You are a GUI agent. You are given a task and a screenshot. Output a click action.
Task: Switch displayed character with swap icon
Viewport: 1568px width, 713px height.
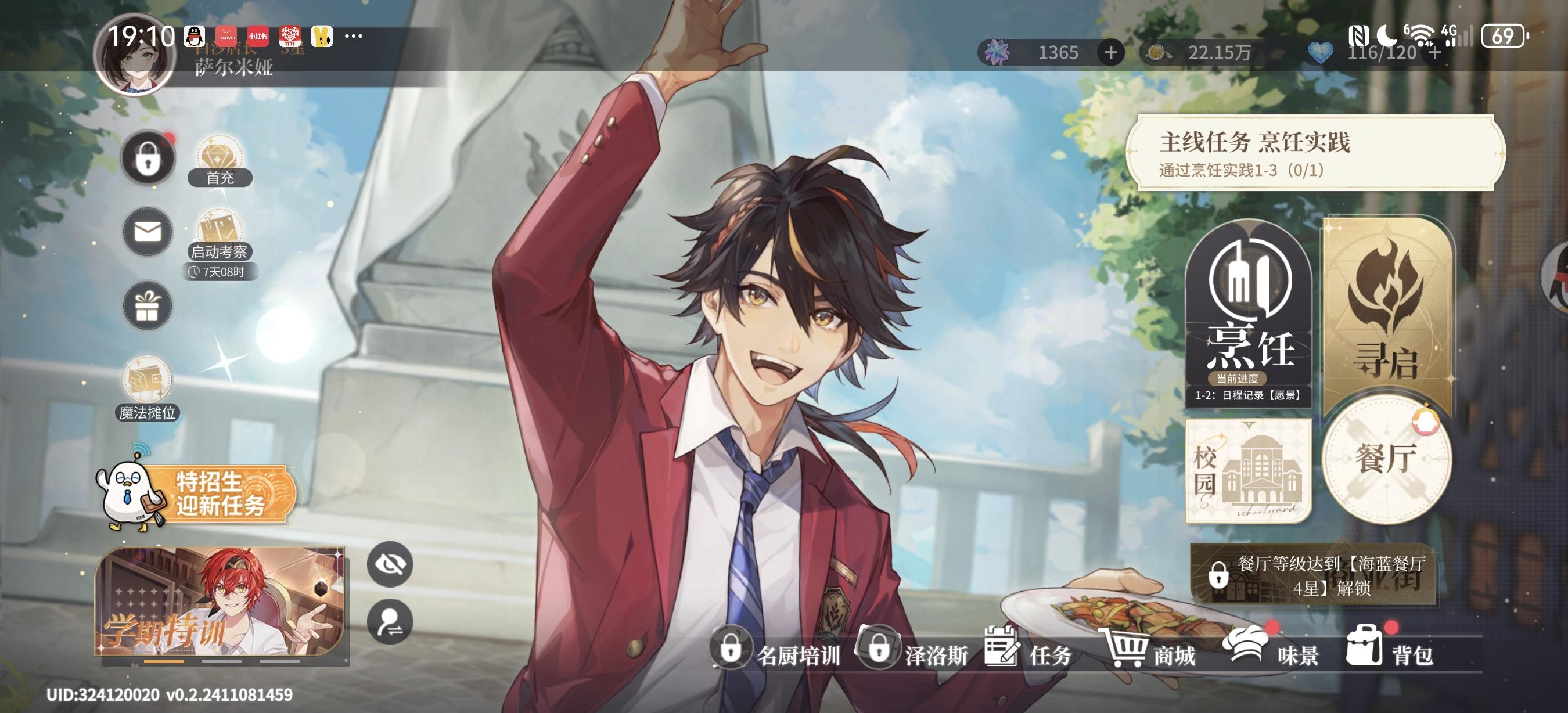coord(390,622)
